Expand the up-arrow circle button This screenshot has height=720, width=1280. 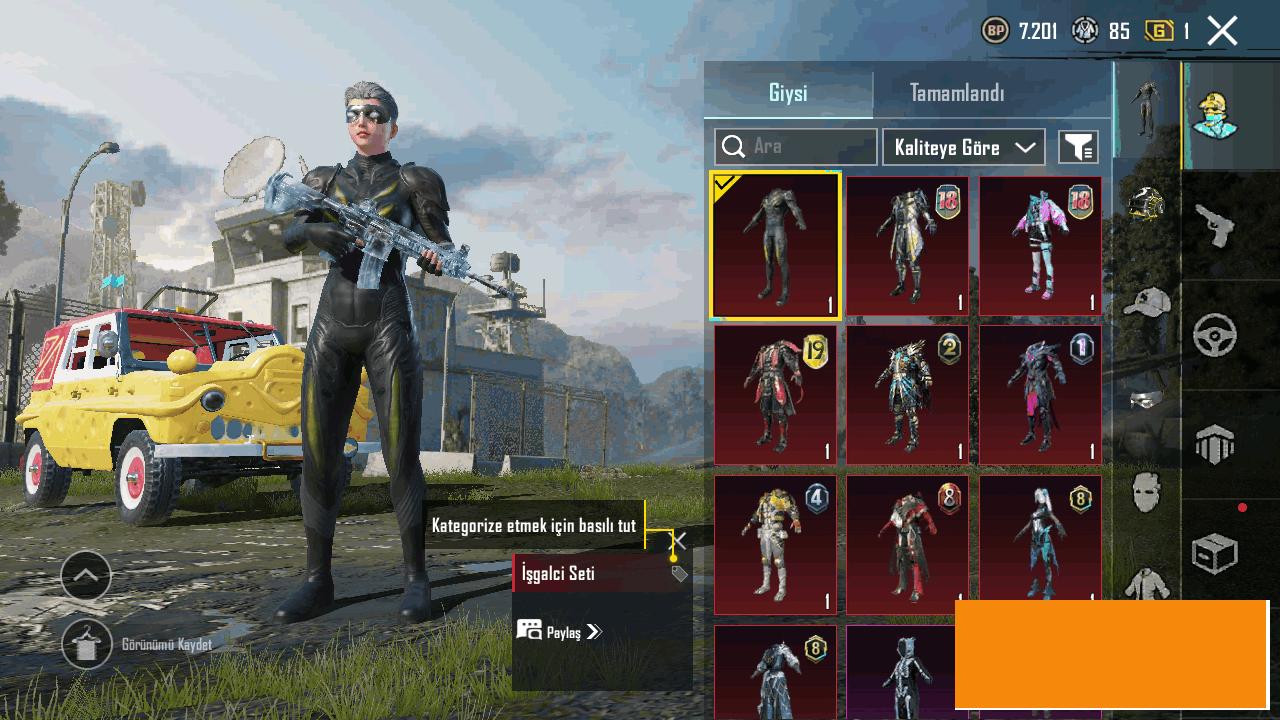pos(86,575)
